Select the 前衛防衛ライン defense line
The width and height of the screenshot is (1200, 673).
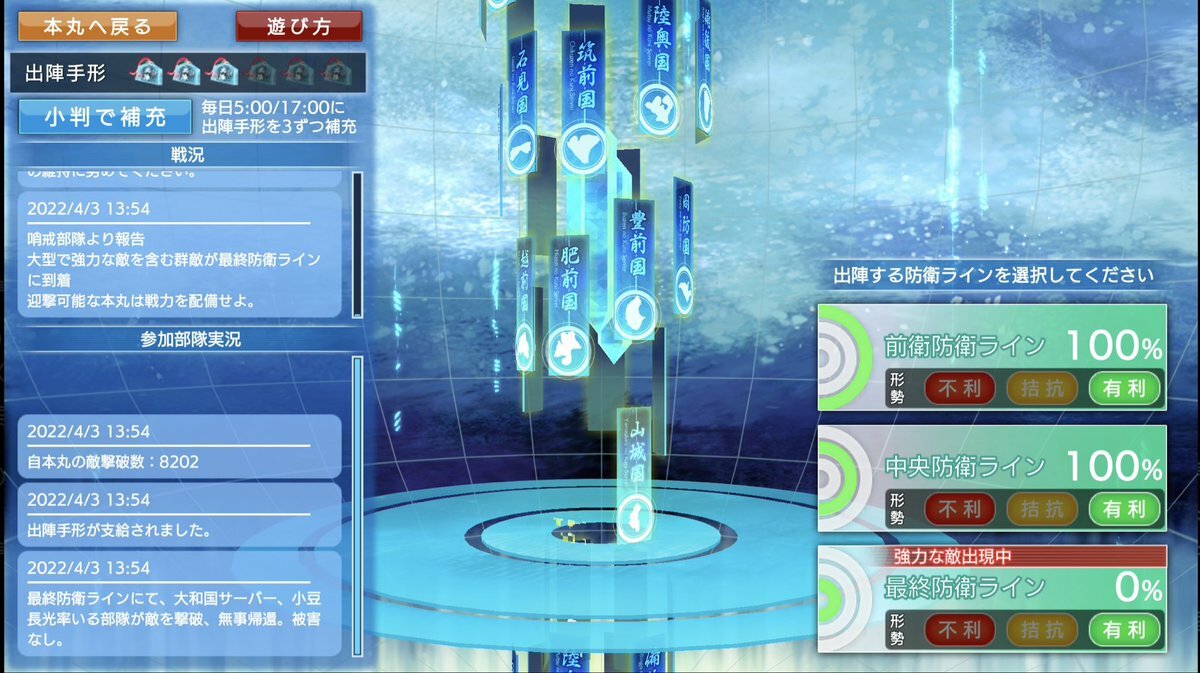click(992, 357)
